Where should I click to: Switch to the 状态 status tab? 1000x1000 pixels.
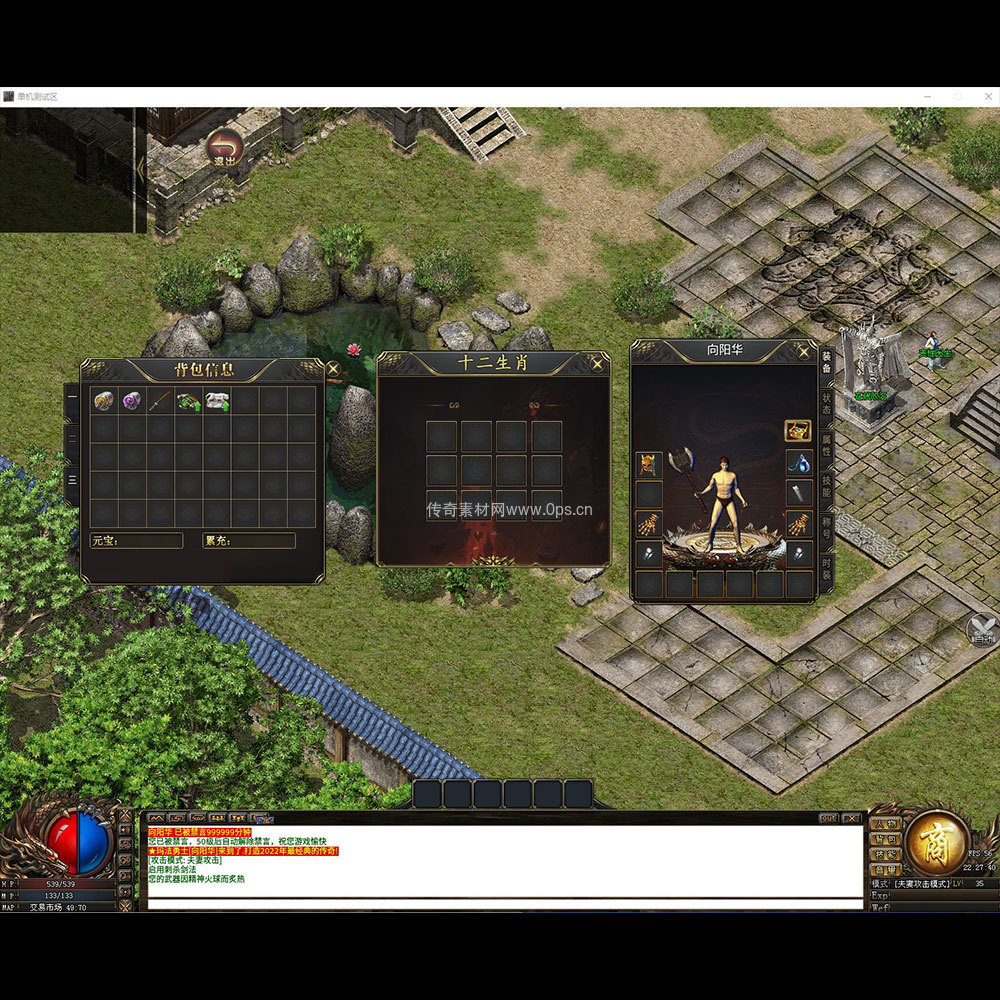(827, 403)
